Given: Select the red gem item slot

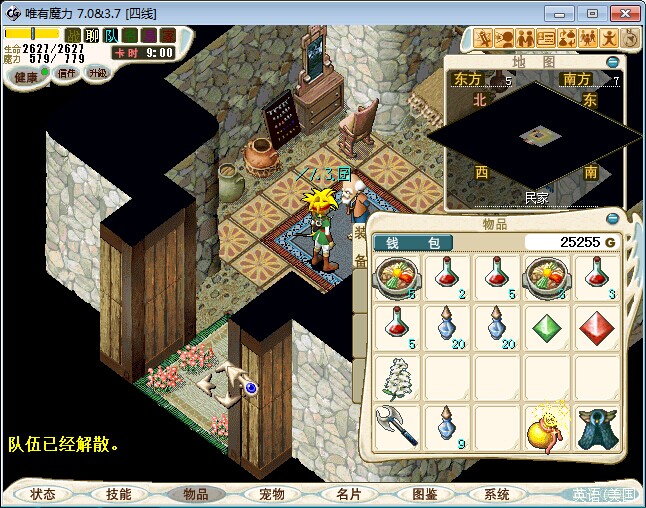Looking at the screenshot, I should point(596,325).
